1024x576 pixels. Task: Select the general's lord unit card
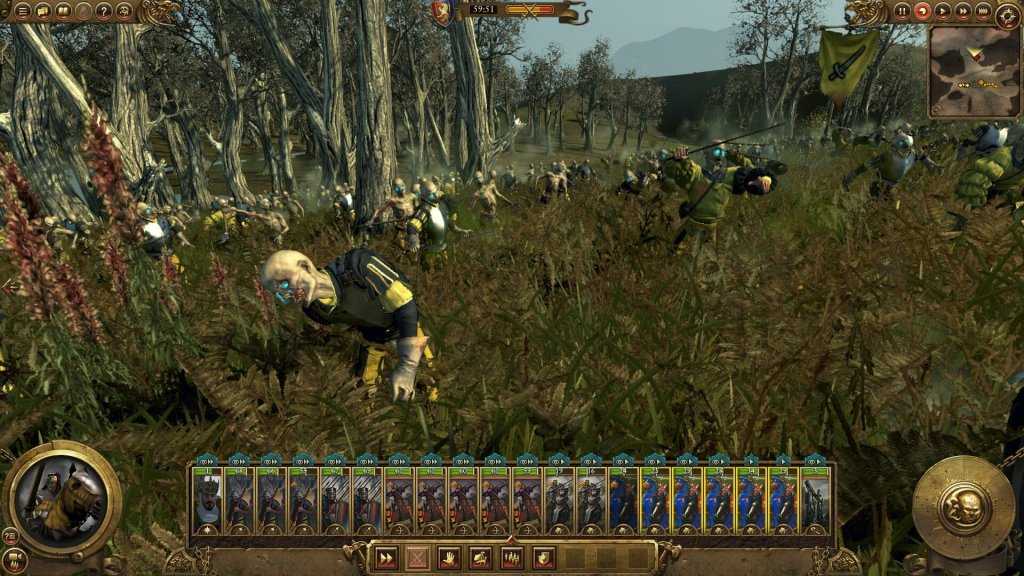207,497
